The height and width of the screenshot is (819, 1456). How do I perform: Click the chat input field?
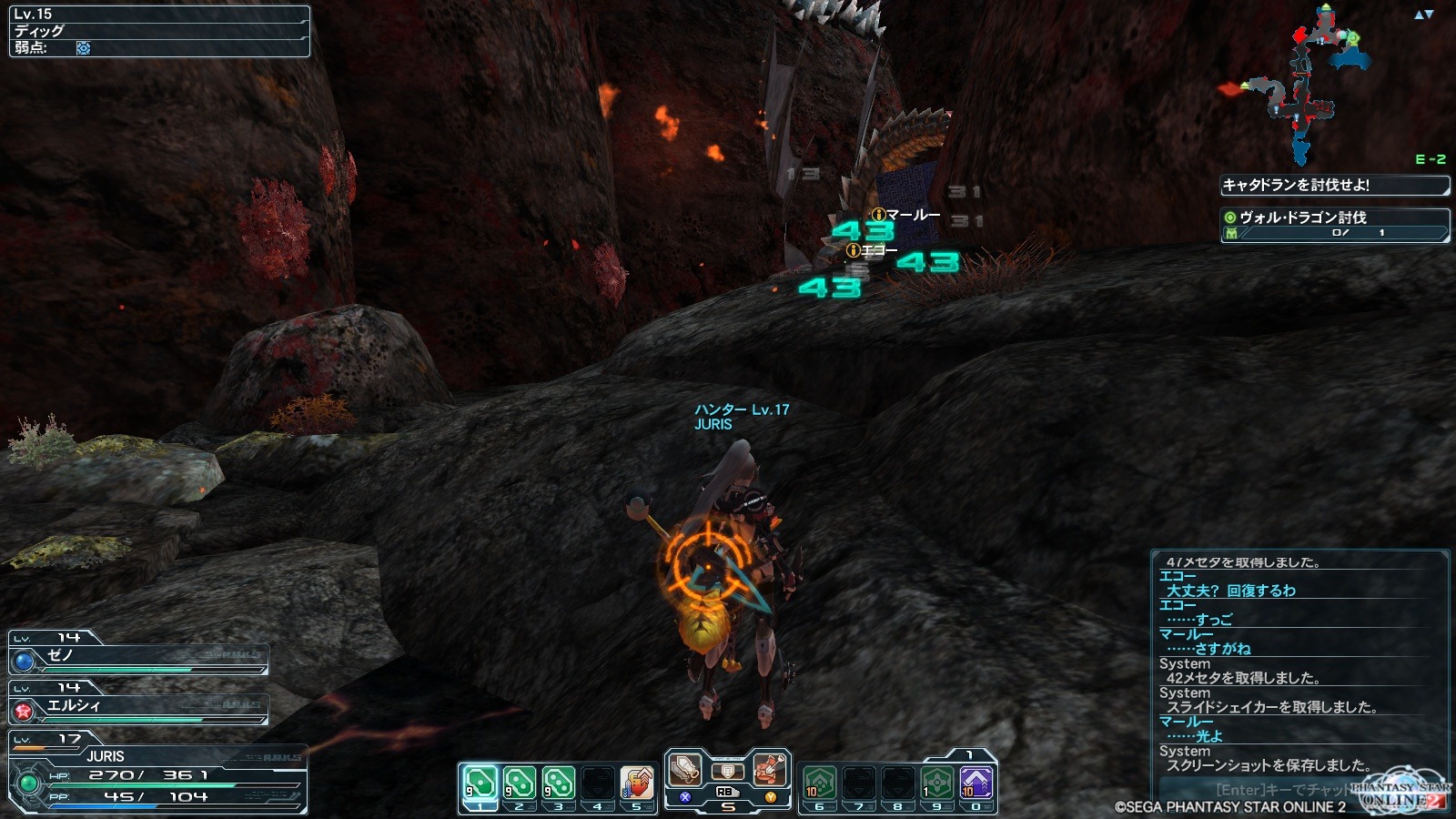[x=1274, y=789]
